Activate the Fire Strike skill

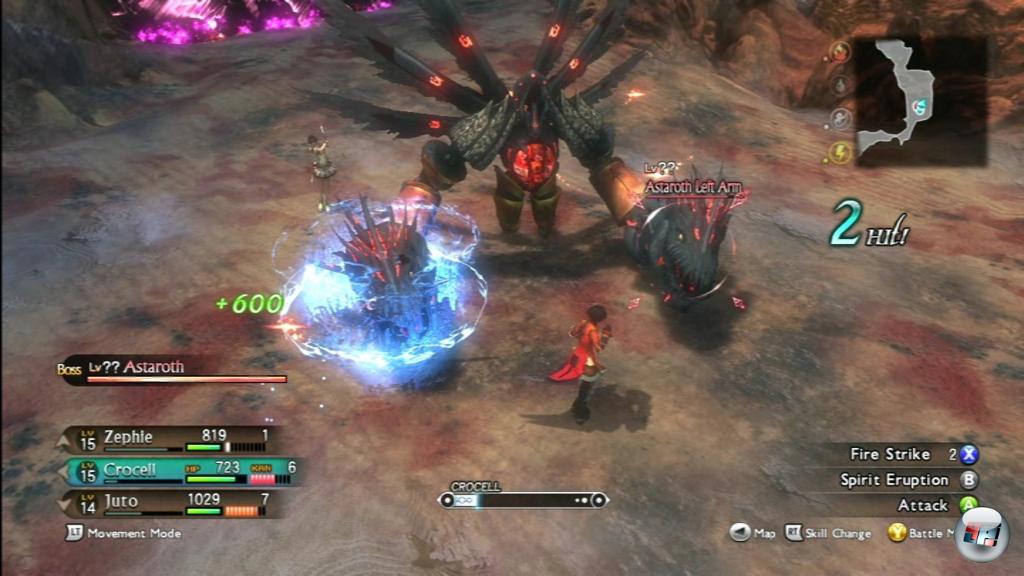pos(900,454)
